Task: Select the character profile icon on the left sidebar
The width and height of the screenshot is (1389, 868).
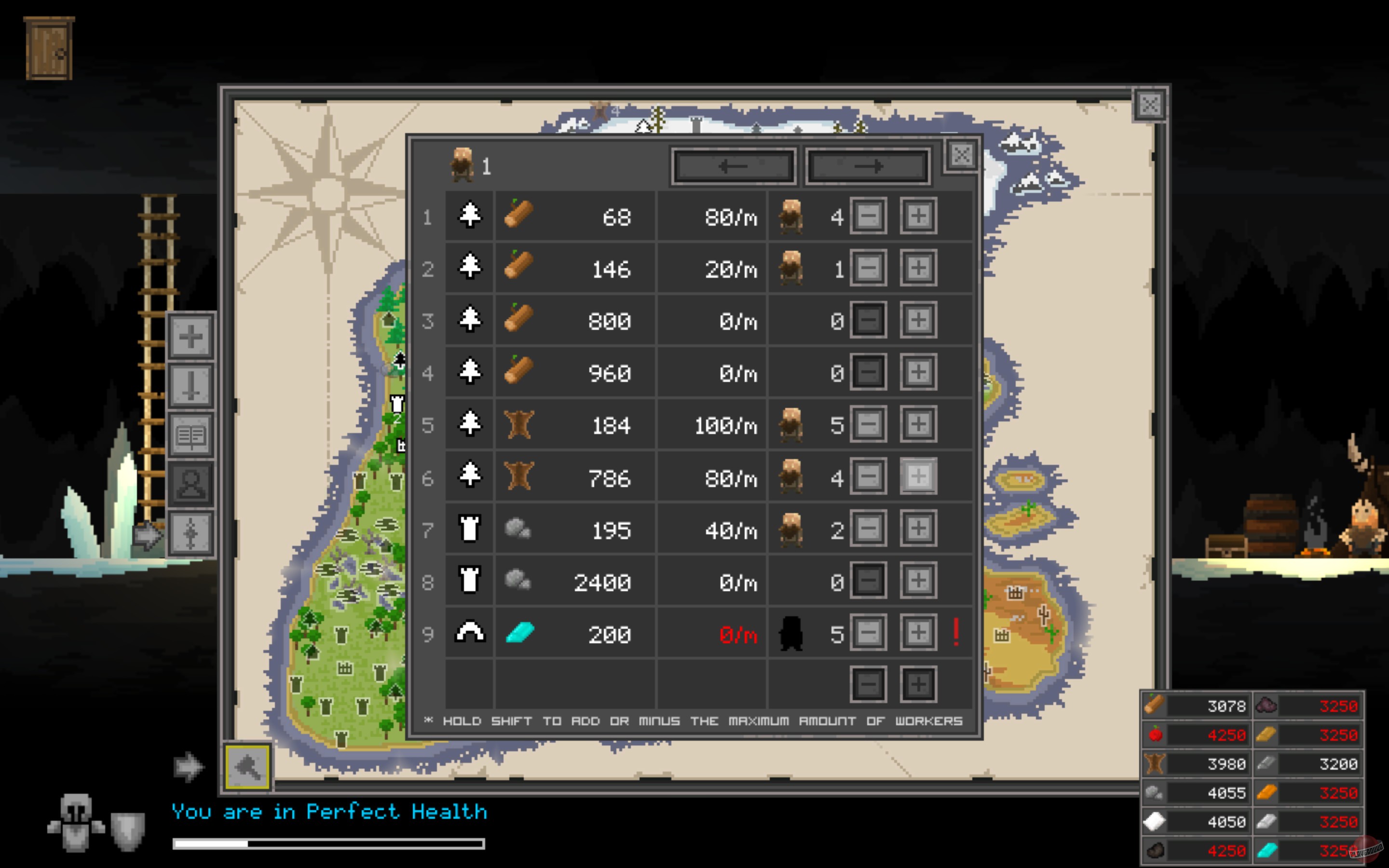Action: pyautogui.click(x=191, y=485)
